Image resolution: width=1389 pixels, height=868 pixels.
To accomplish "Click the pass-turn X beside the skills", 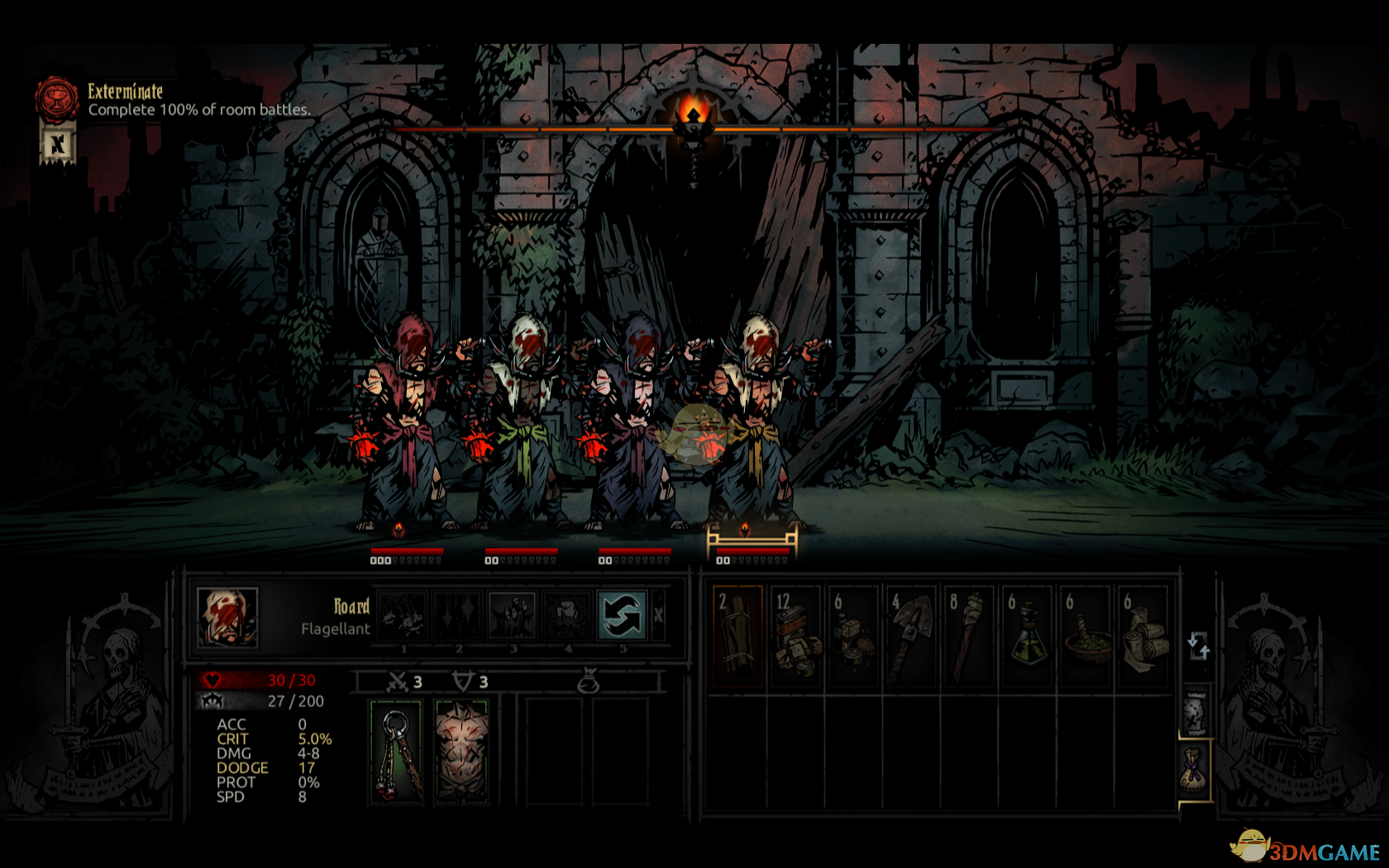I will (658, 615).
